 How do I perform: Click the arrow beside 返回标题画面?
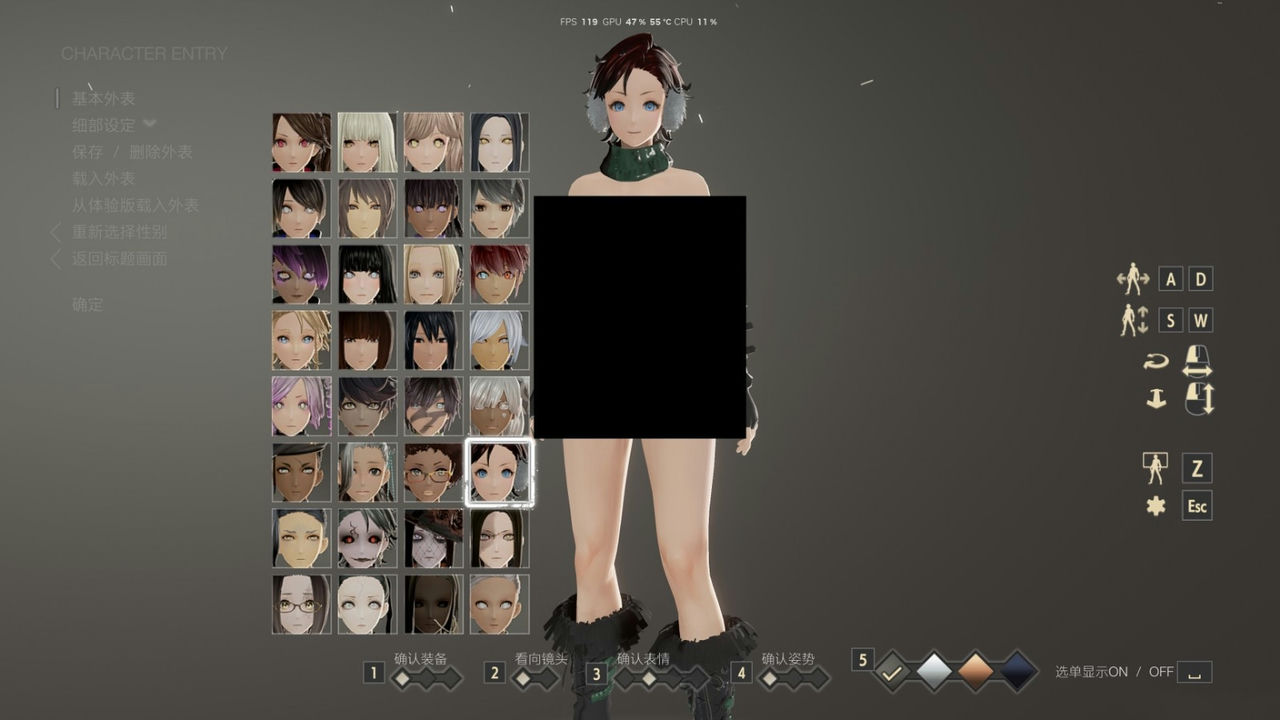coord(55,258)
